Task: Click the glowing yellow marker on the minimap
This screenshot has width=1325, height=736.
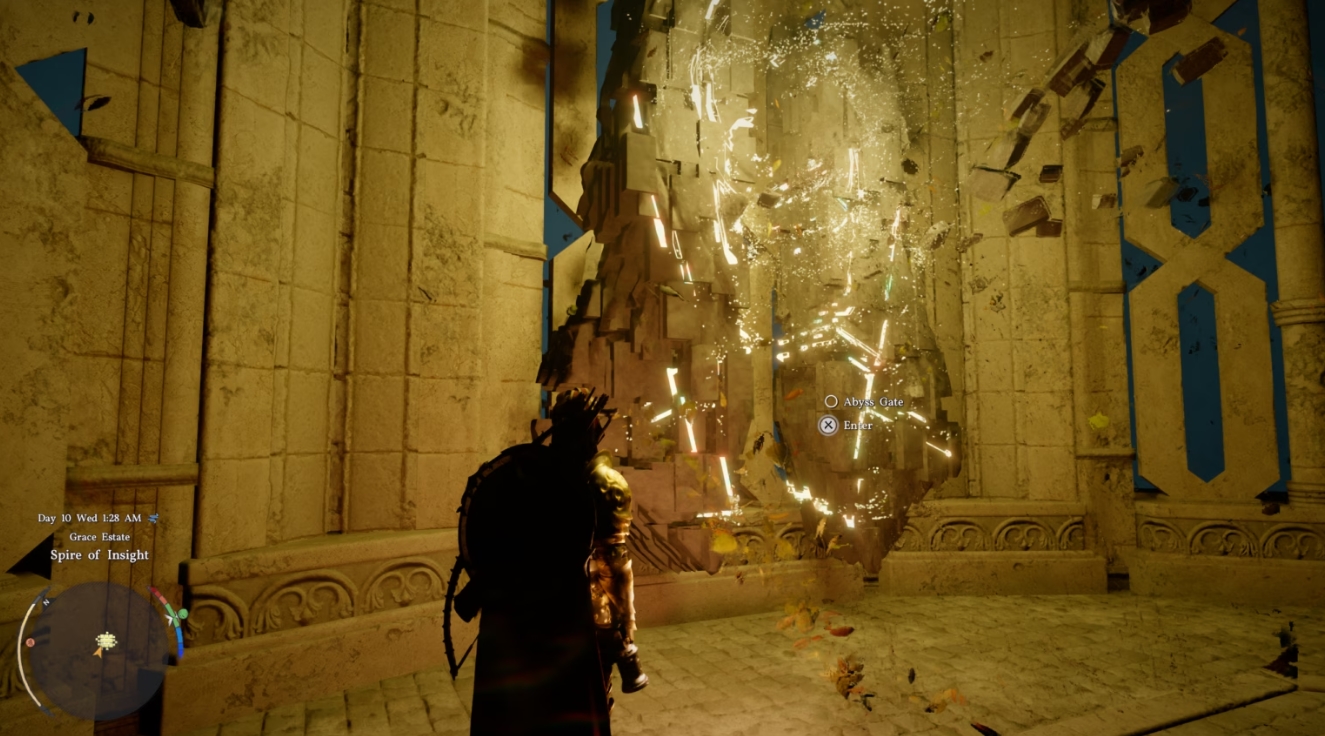Action: tap(106, 641)
